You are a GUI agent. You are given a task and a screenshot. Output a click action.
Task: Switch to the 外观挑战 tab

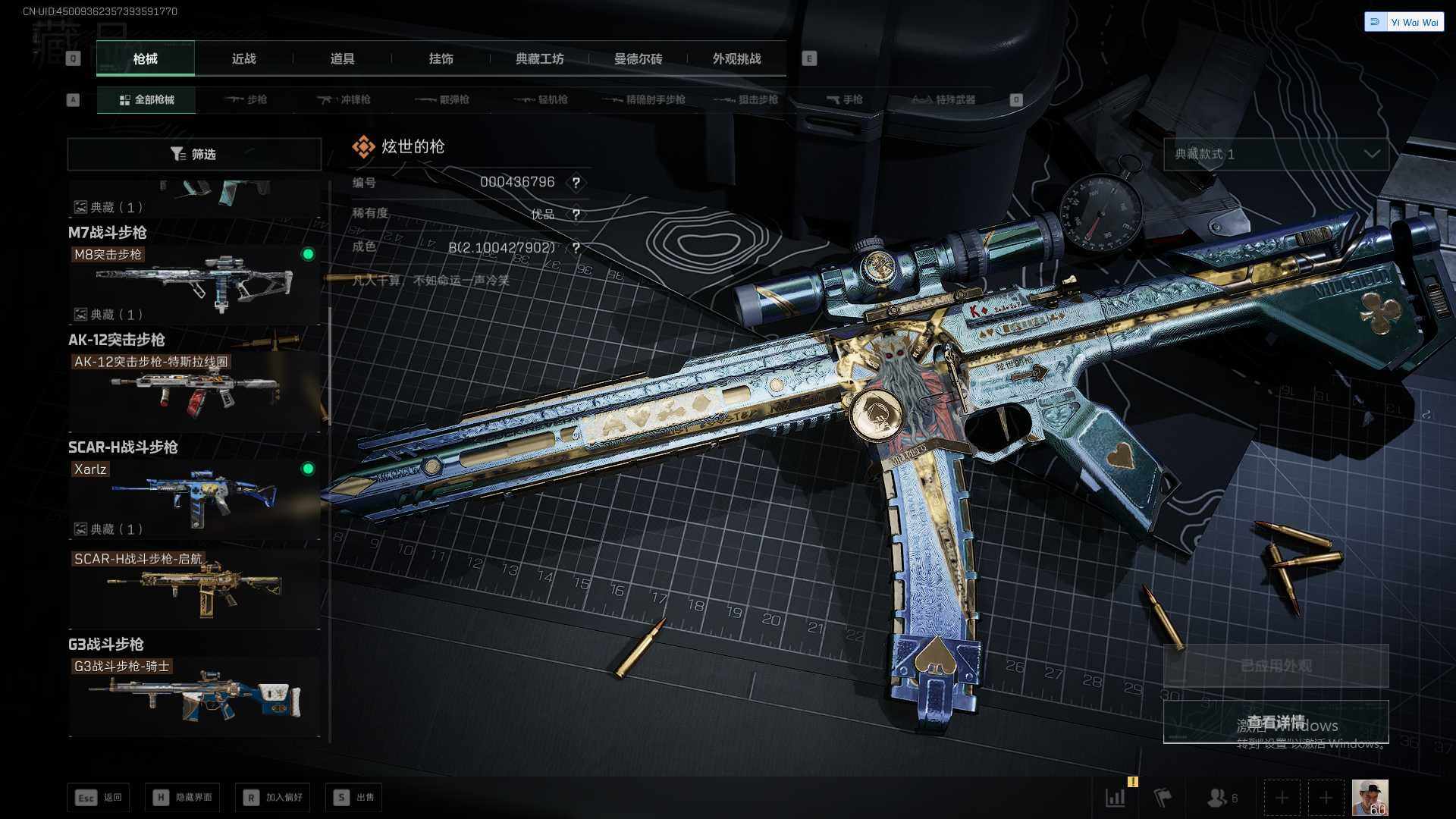click(736, 58)
